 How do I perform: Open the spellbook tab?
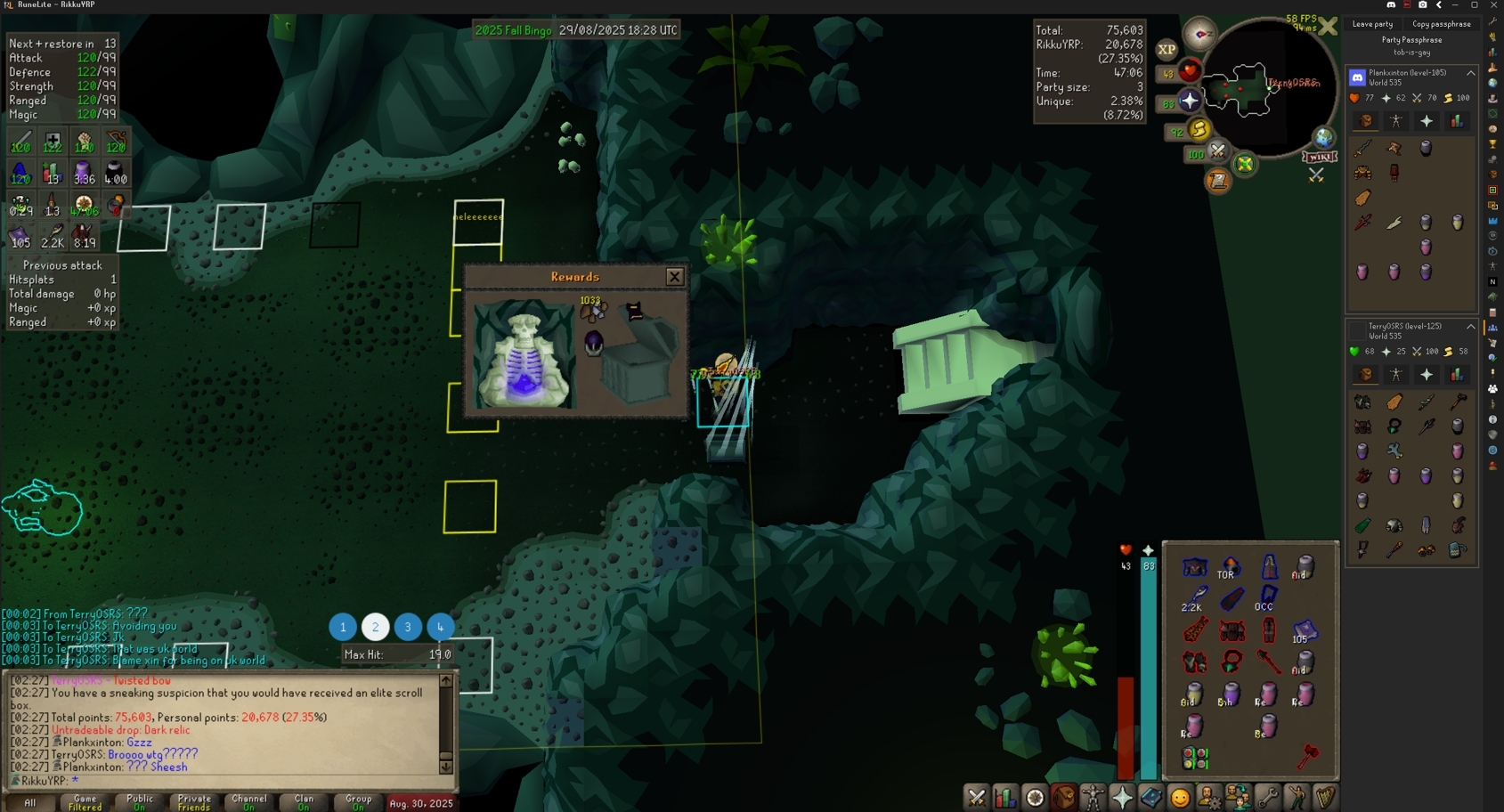pos(1150,798)
